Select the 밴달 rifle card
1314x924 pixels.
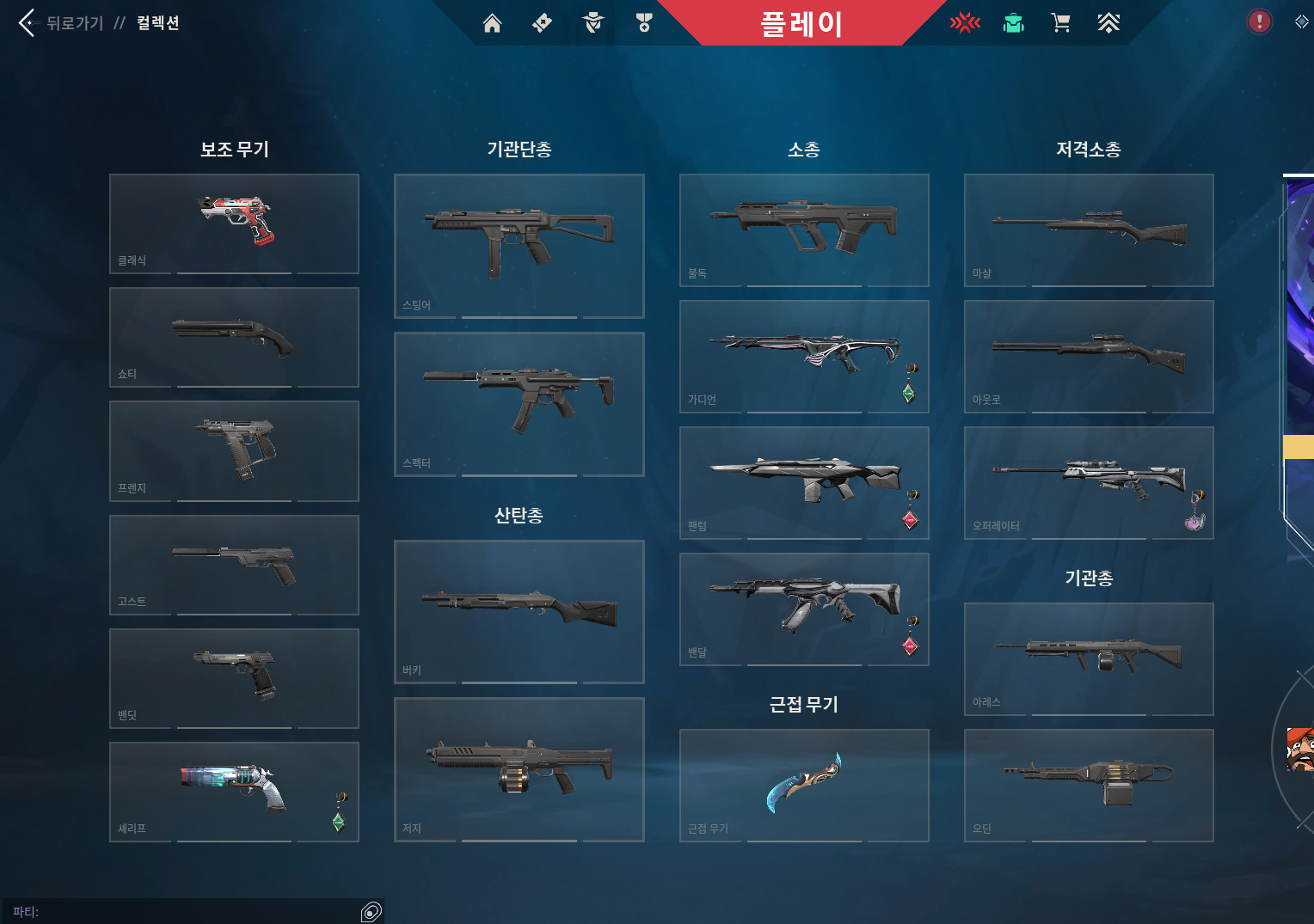803,609
